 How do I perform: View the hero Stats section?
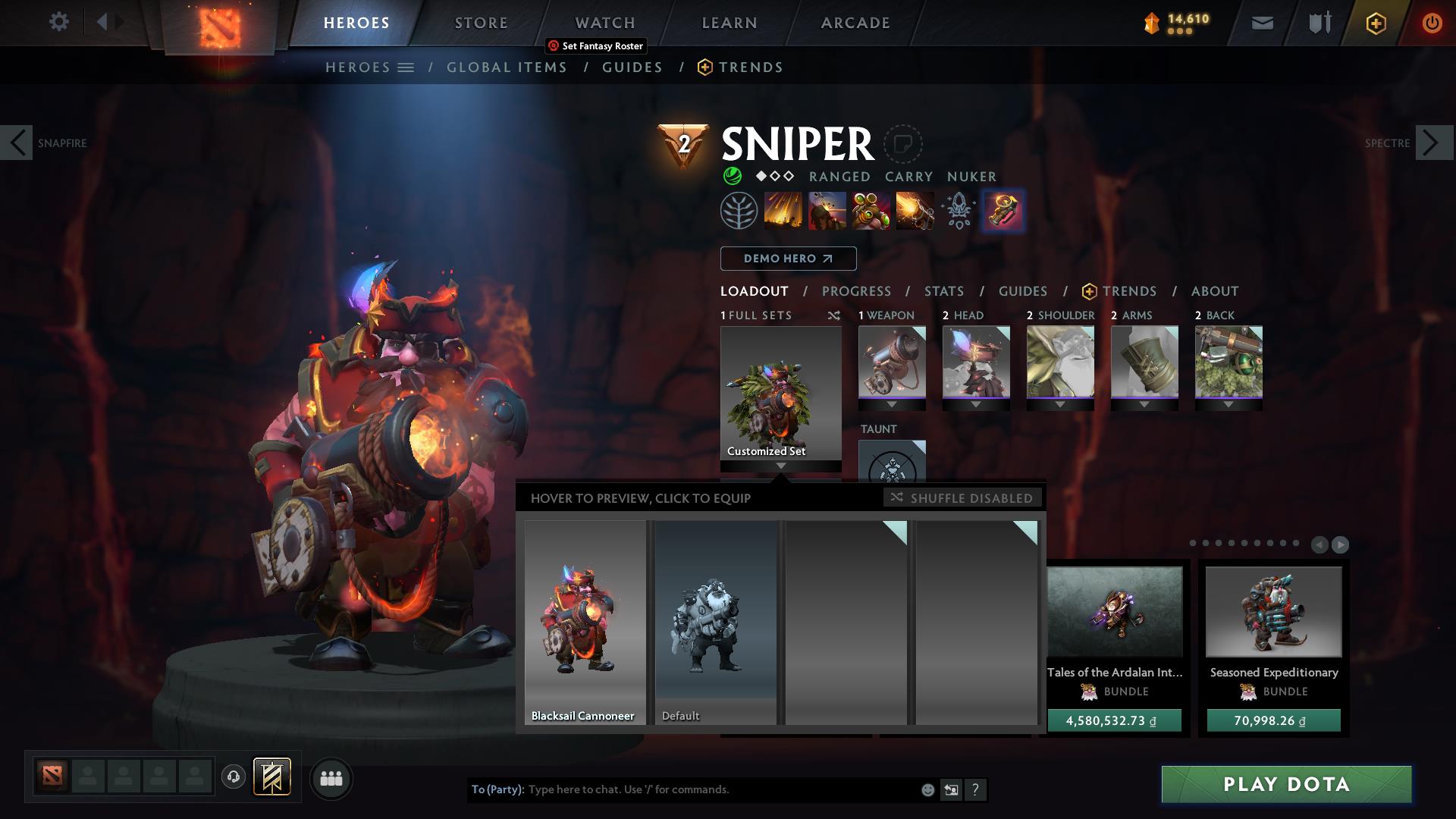pos(944,291)
